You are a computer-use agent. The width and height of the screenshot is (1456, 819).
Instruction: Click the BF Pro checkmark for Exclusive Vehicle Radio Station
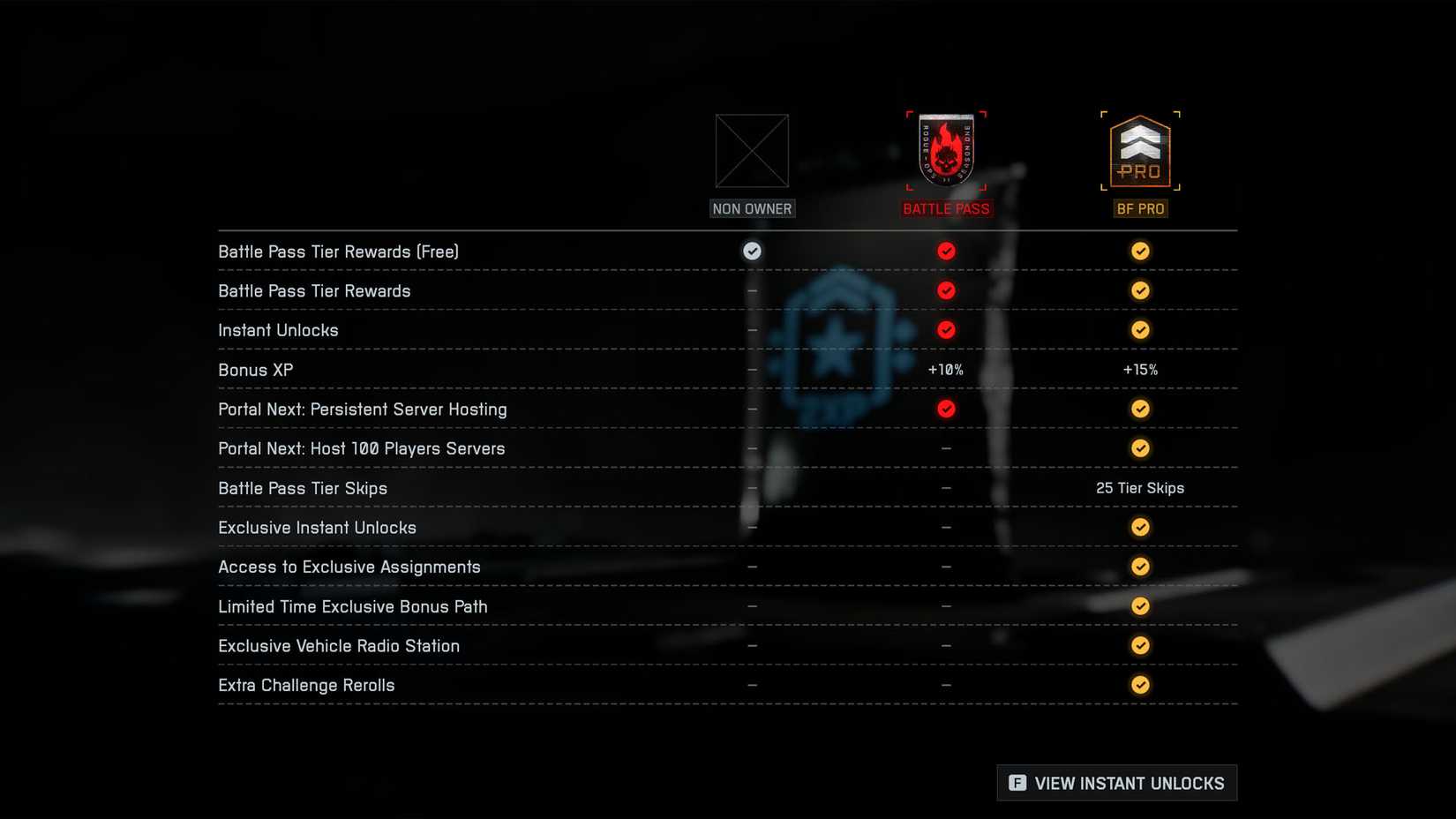1140,645
